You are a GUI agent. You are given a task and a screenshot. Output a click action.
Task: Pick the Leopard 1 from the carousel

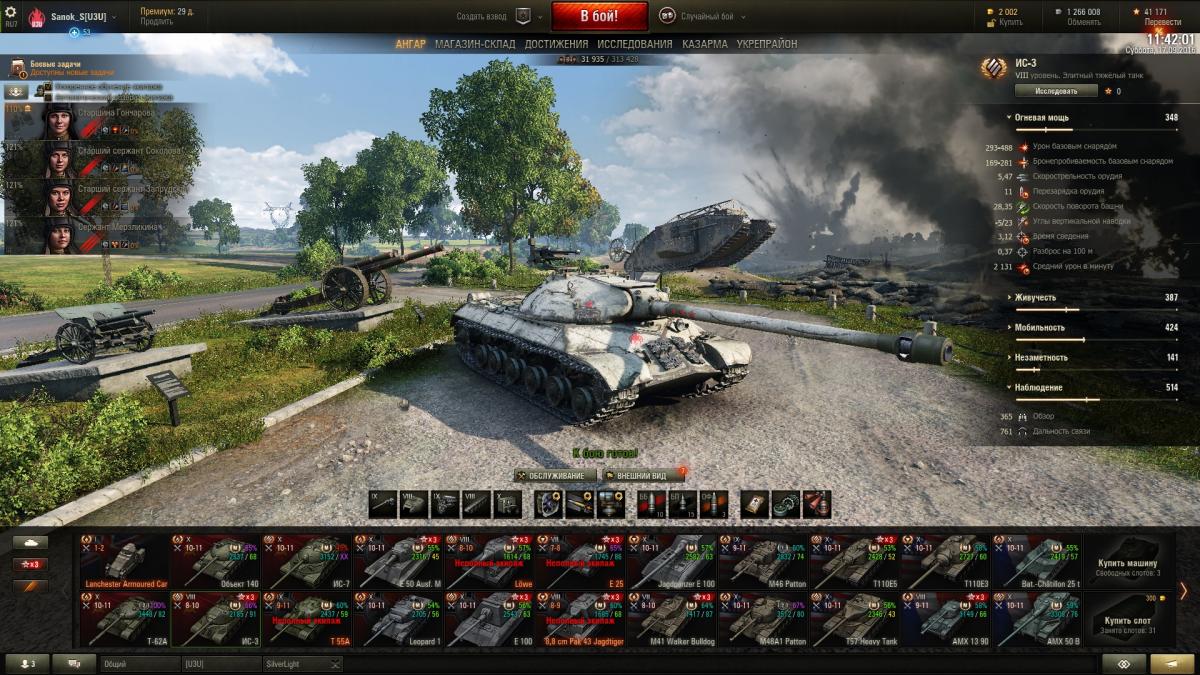pos(397,619)
